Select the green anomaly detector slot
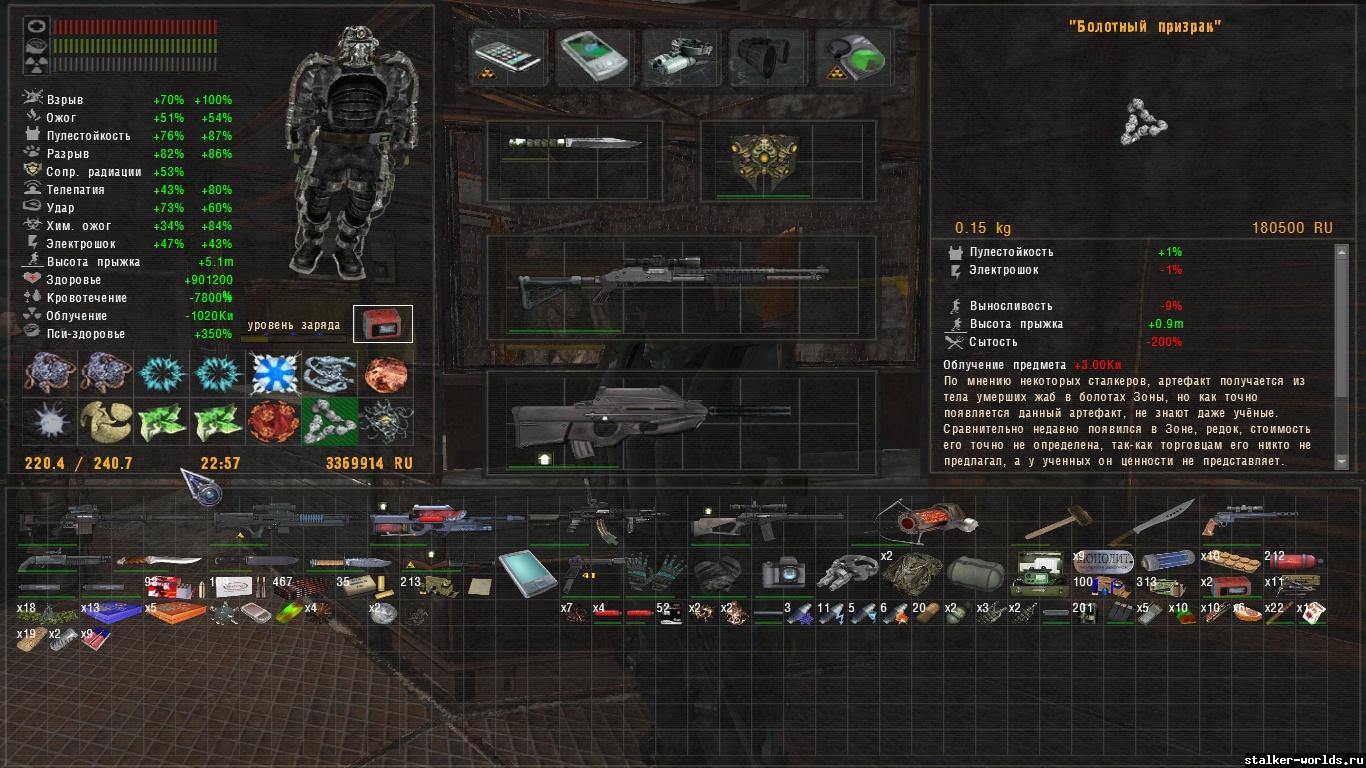 coord(852,55)
